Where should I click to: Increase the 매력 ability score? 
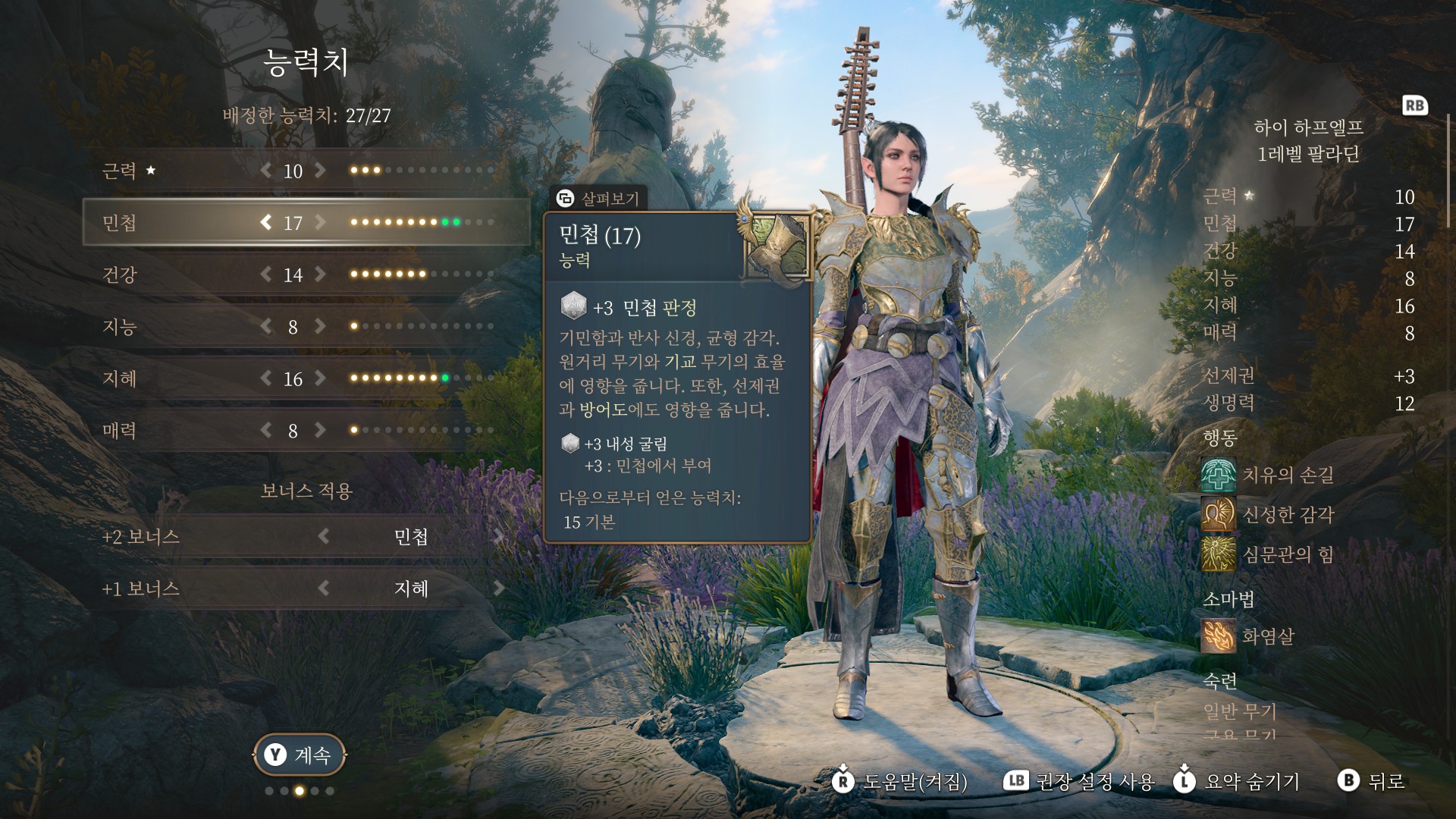pos(321,431)
